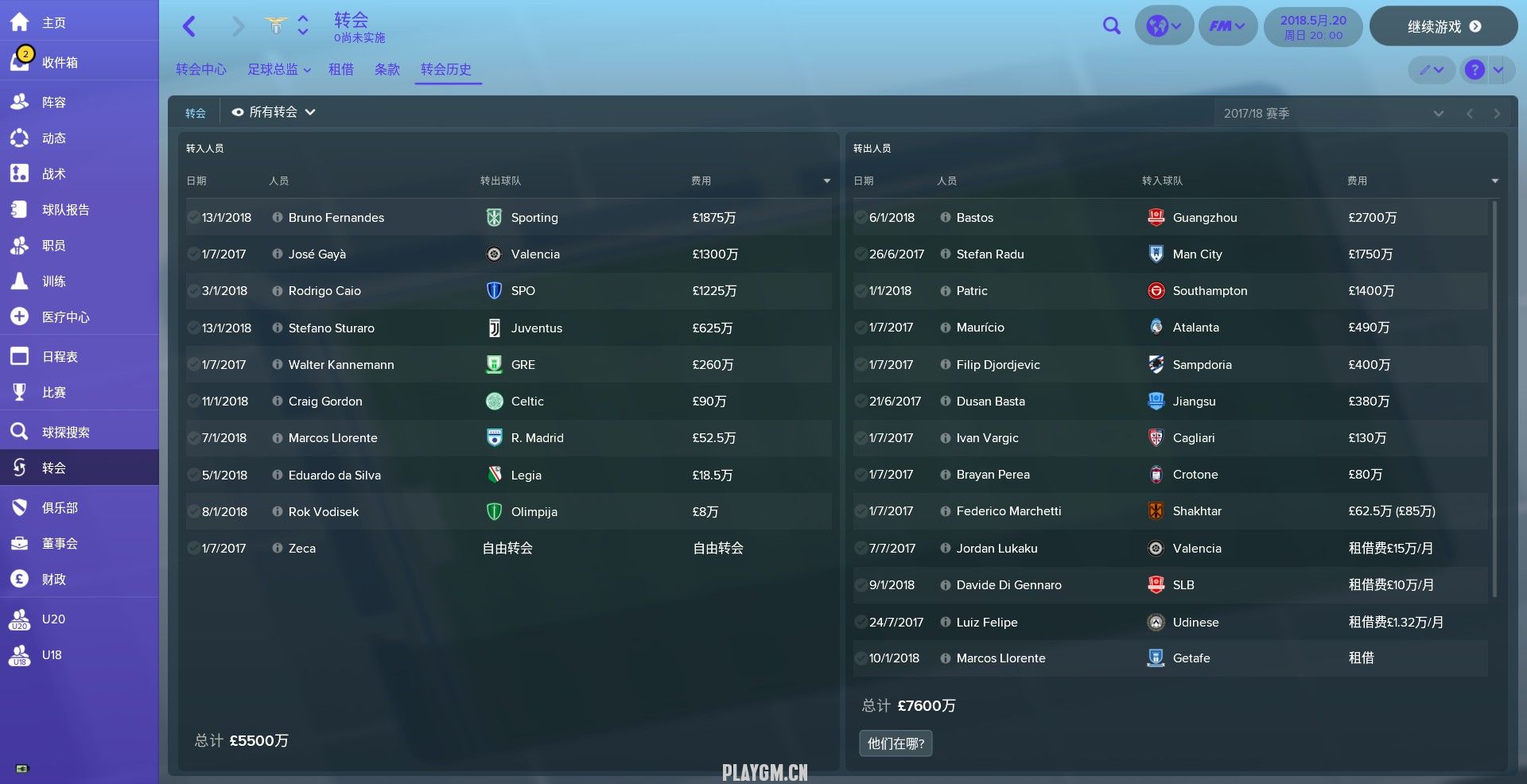
Task: Go to the 主页 home screen
Action: click(x=53, y=23)
